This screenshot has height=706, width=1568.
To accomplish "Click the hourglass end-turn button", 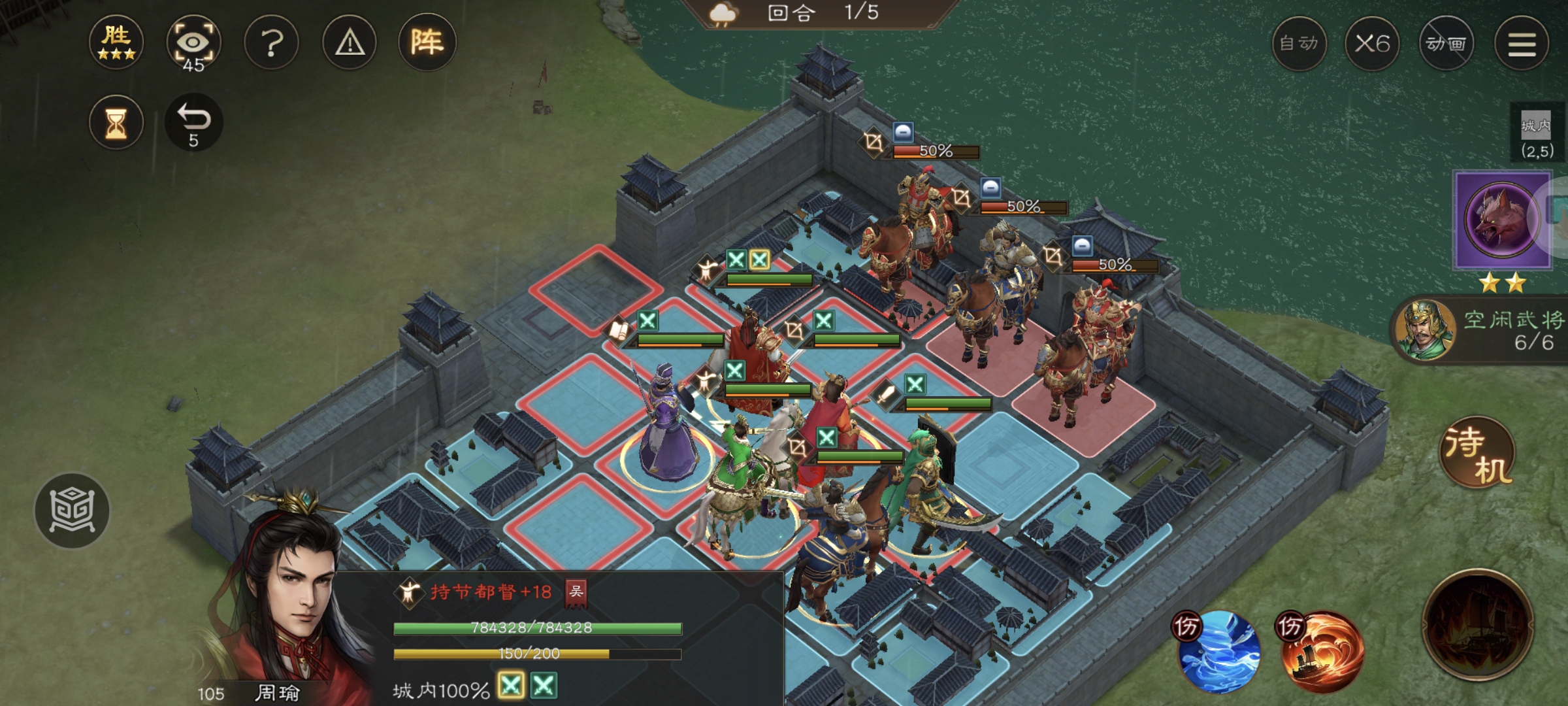I will 116,123.
